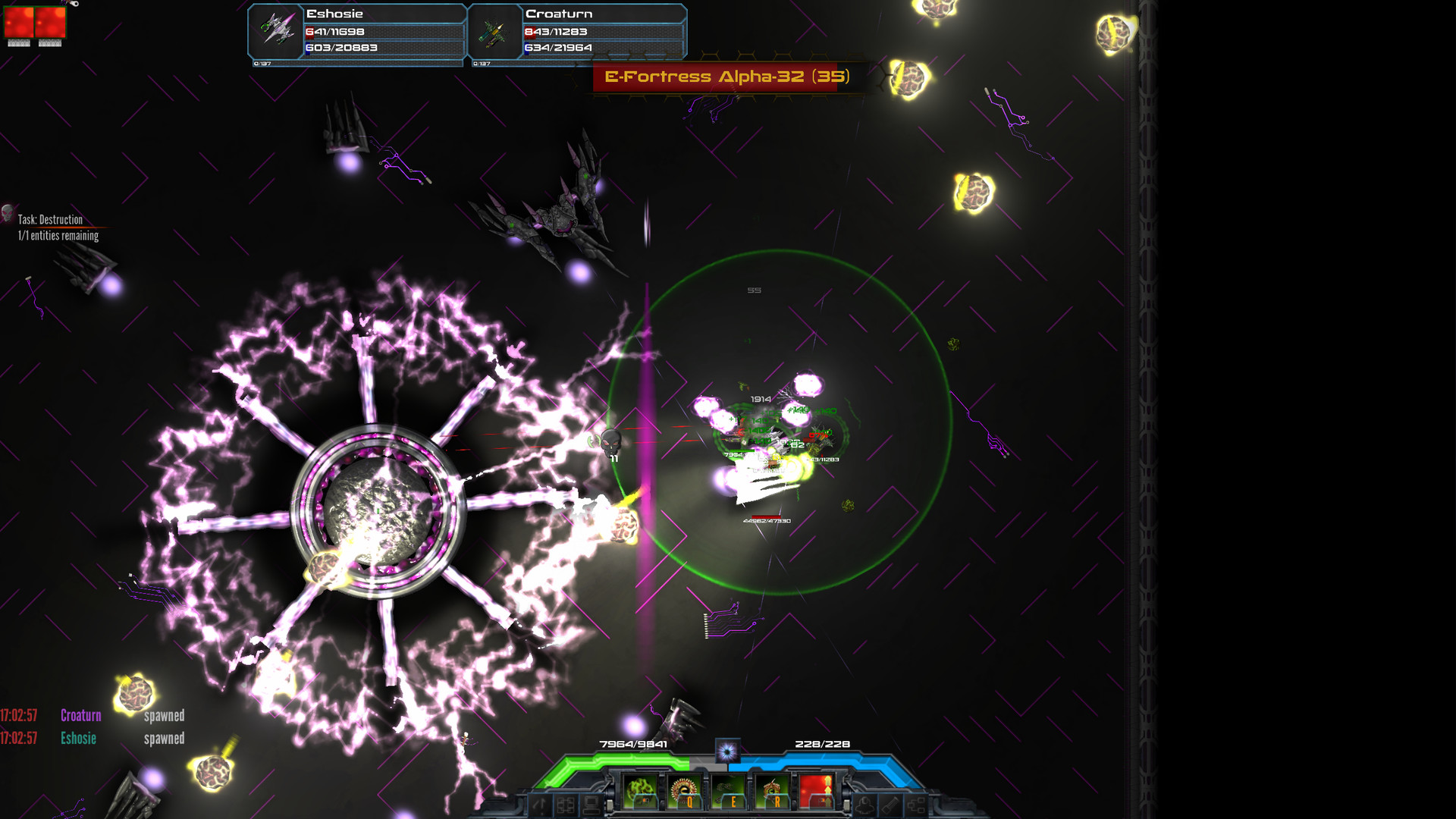Expand the Croaturn unit info panel
Viewport: 1456px width, 819px height.
(576, 30)
